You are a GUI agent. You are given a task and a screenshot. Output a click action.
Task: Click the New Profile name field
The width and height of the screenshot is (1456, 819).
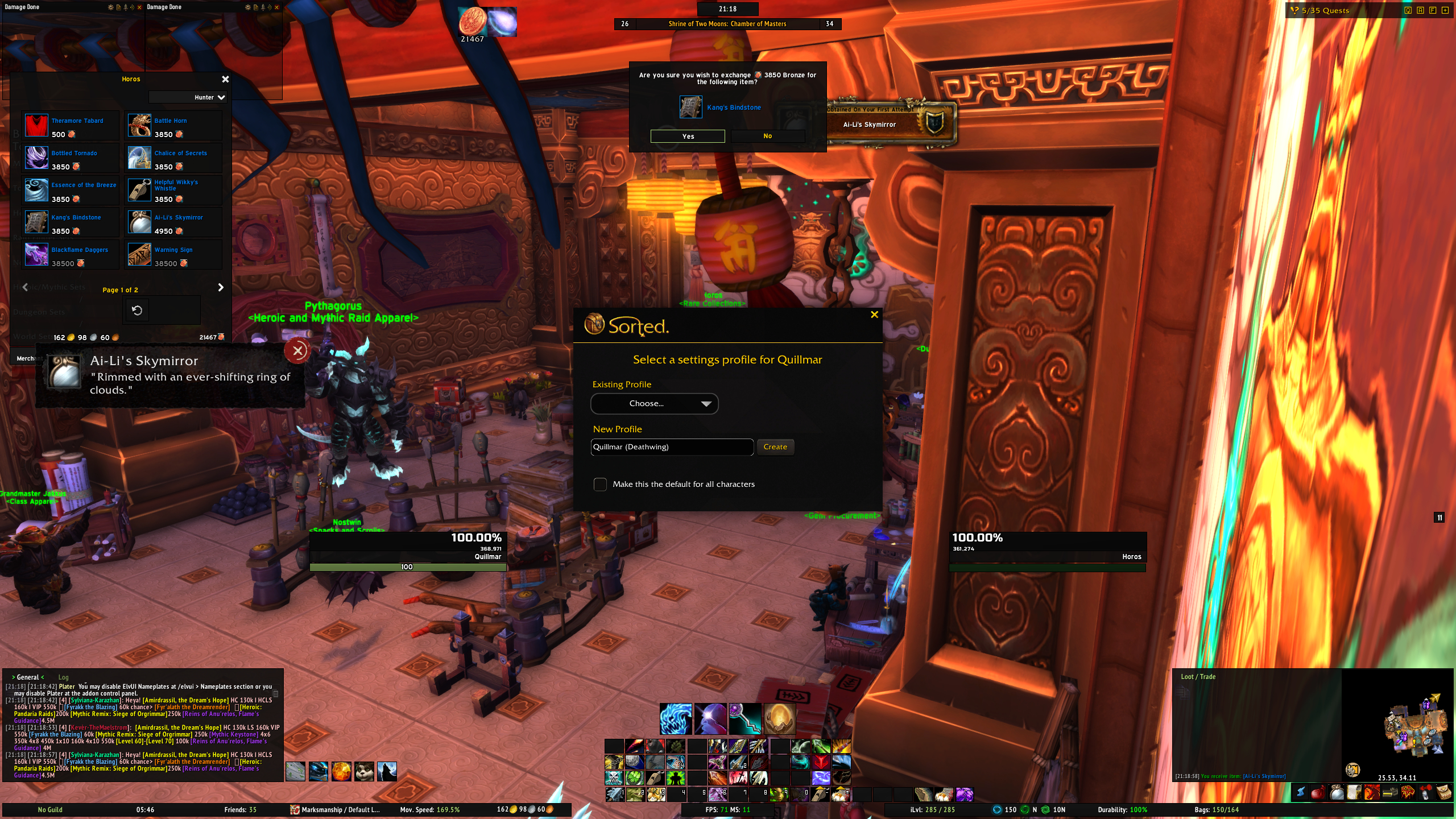pos(672,447)
